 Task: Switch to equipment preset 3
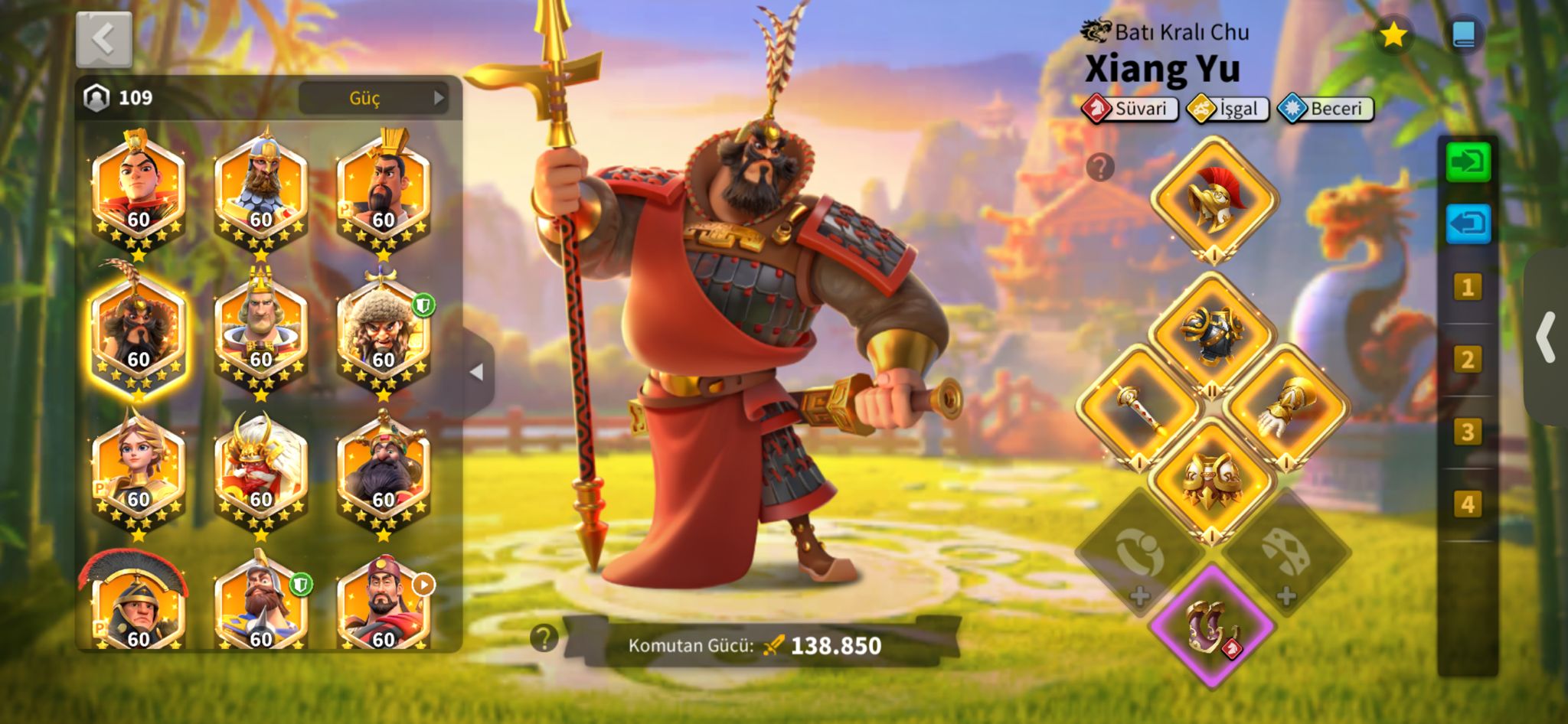click(1467, 432)
